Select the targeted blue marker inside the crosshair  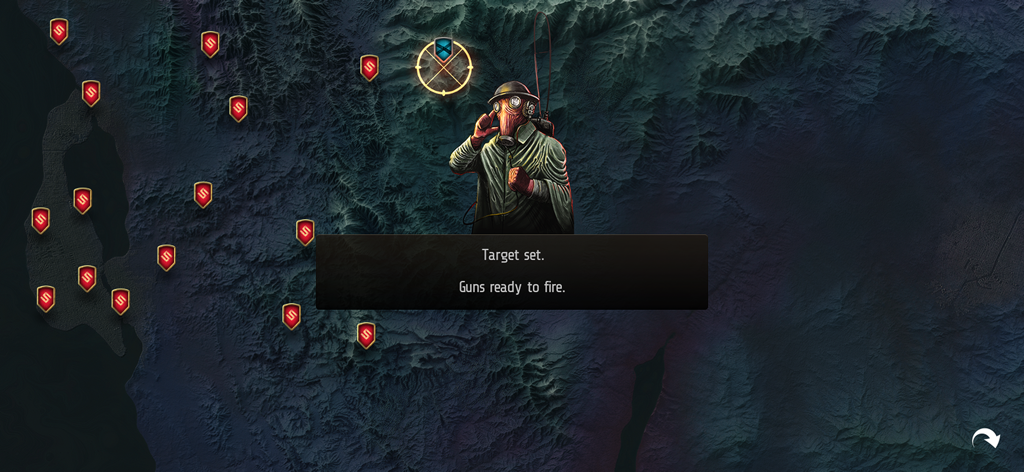pos(443,49)
